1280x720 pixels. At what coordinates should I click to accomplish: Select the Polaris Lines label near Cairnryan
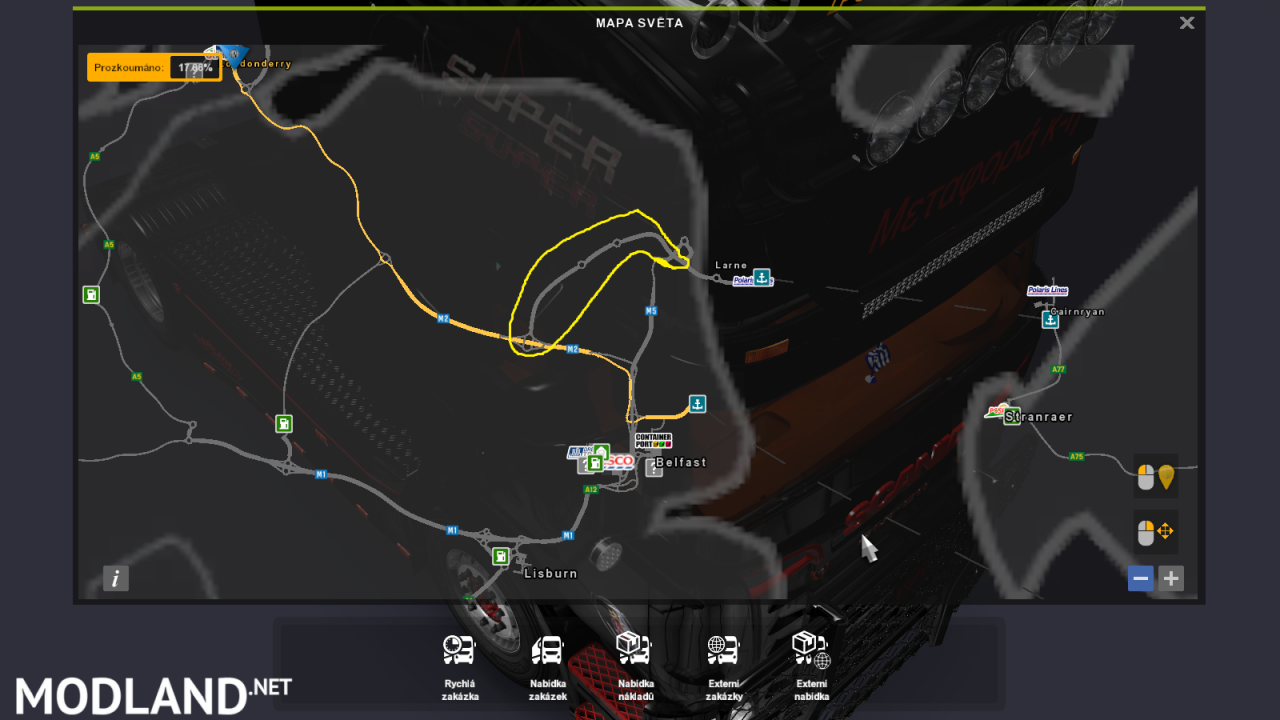pyautogui.click(x=1047, y=290)
